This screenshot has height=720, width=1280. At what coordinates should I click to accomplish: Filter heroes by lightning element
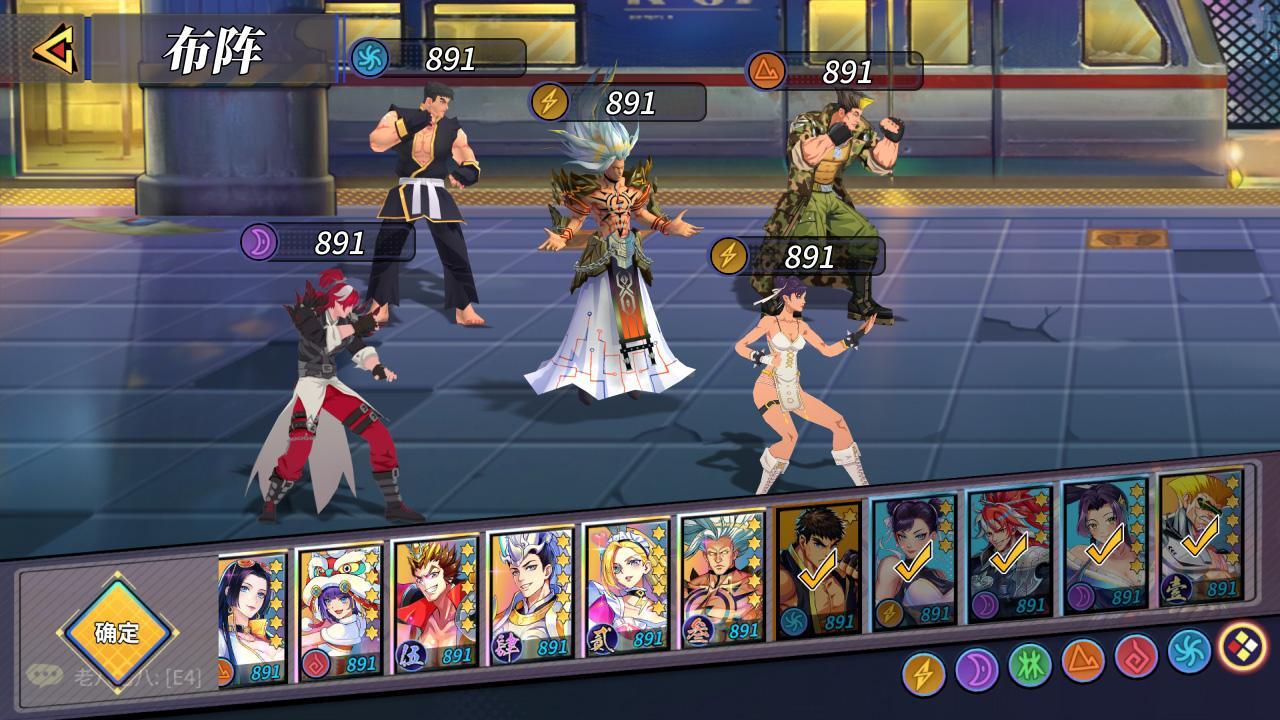[x=923, y=674]
